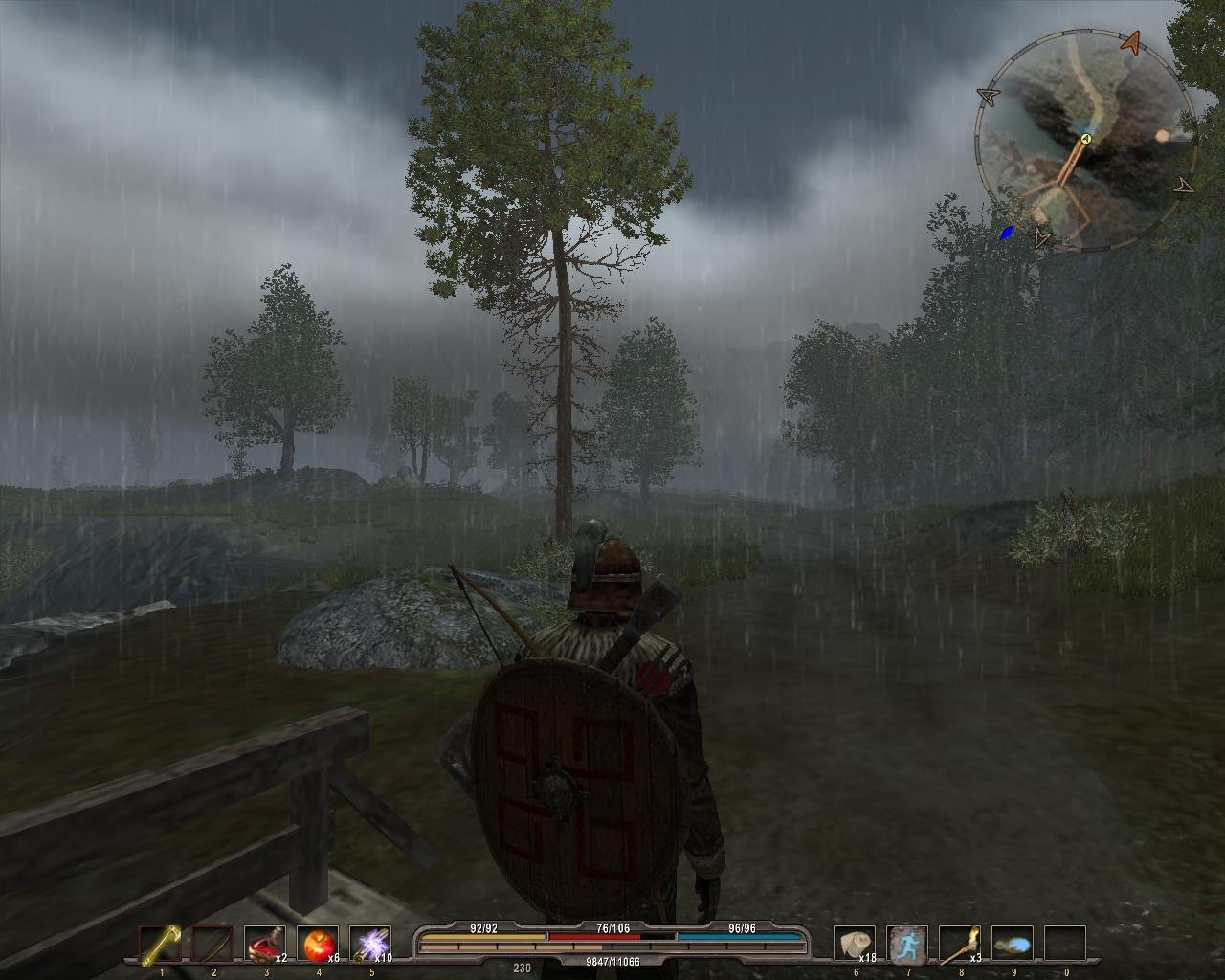The height and width of the screenshot is (980, 1225).
Task: Light the torch from hotbar slot 8
Action: coord(959,946)
